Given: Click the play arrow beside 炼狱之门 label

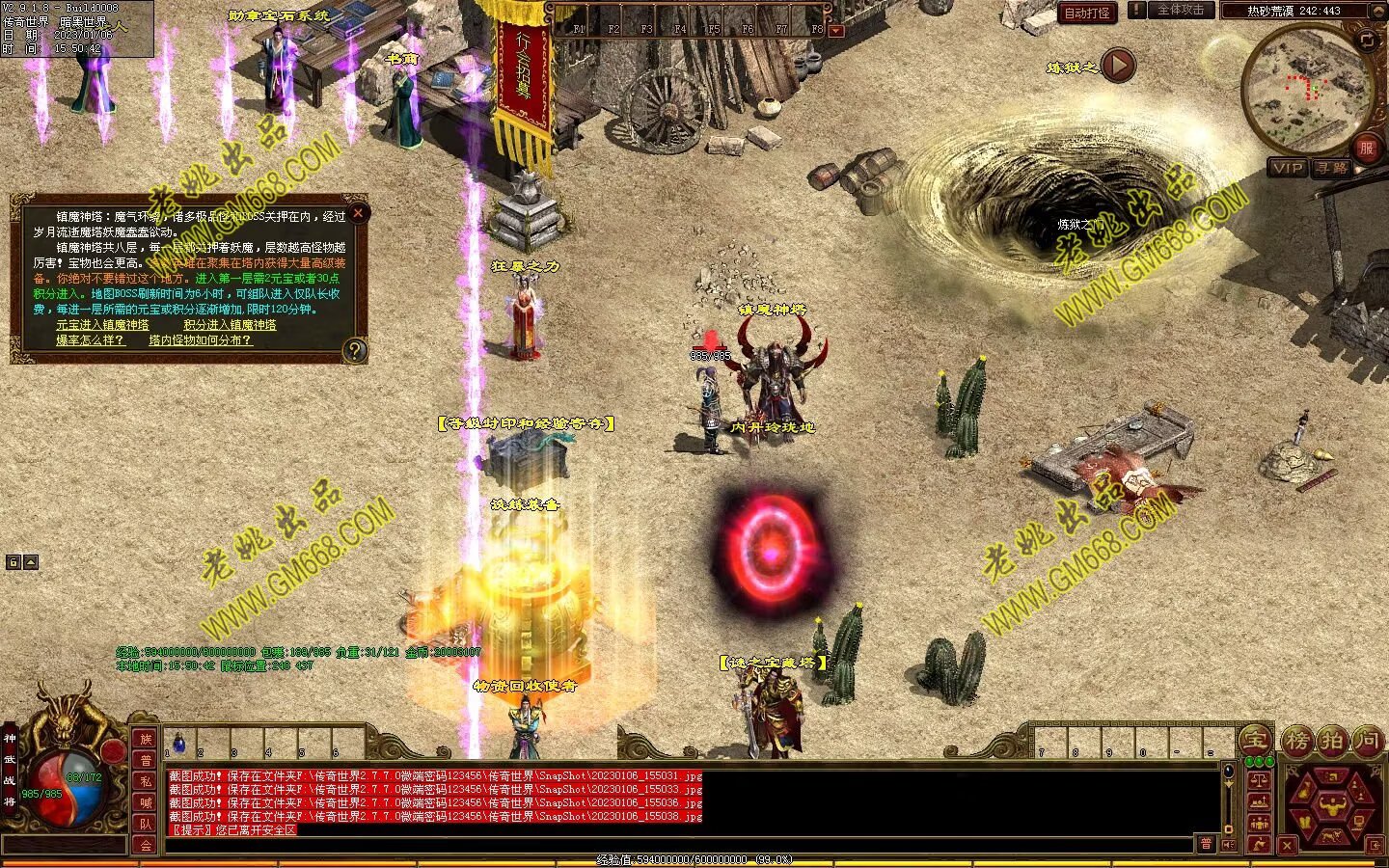Looking at the screenshot, I should click(x=1118, y=66).
